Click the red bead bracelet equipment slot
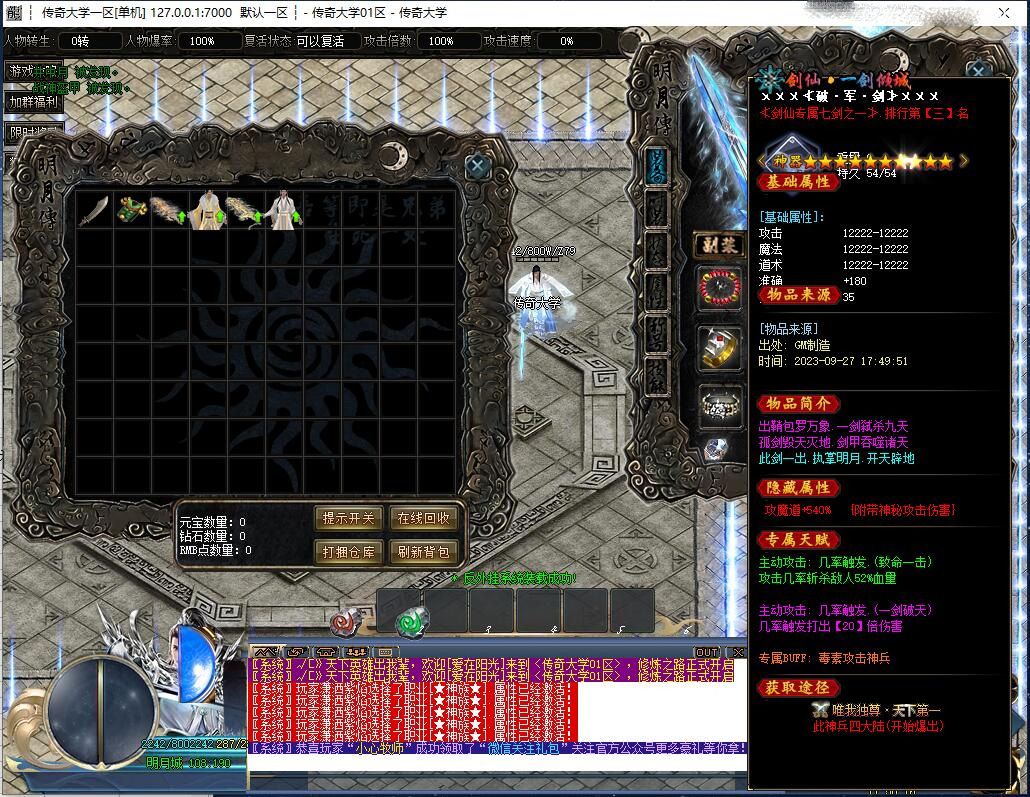Image resolution: width=1030 pixels, height=797 pixels. coord(719,288)
